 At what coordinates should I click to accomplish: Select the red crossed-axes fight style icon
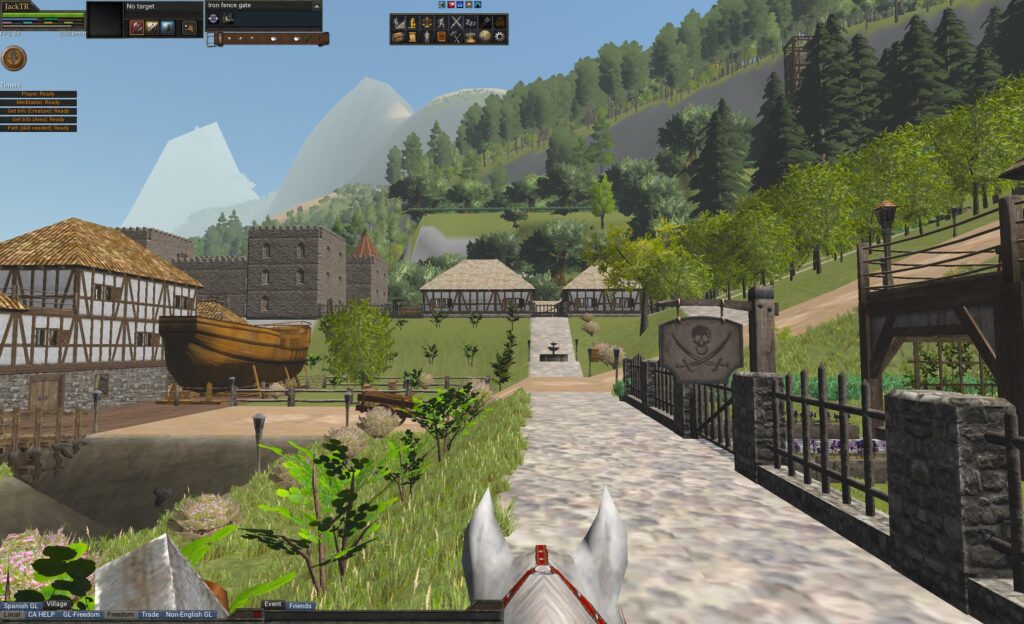point(136,27)
